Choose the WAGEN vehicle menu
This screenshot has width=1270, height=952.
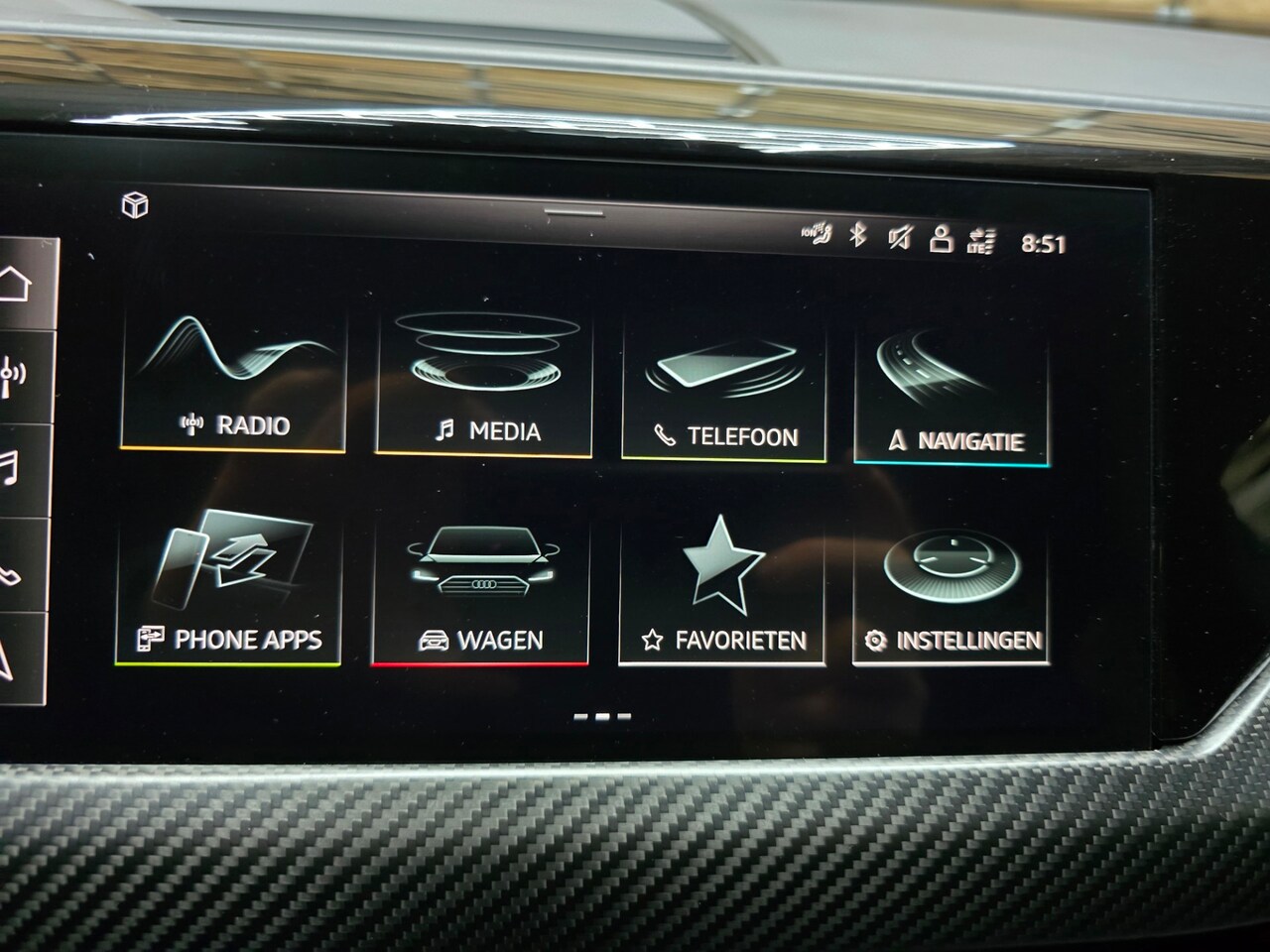[x=481, y=592]
